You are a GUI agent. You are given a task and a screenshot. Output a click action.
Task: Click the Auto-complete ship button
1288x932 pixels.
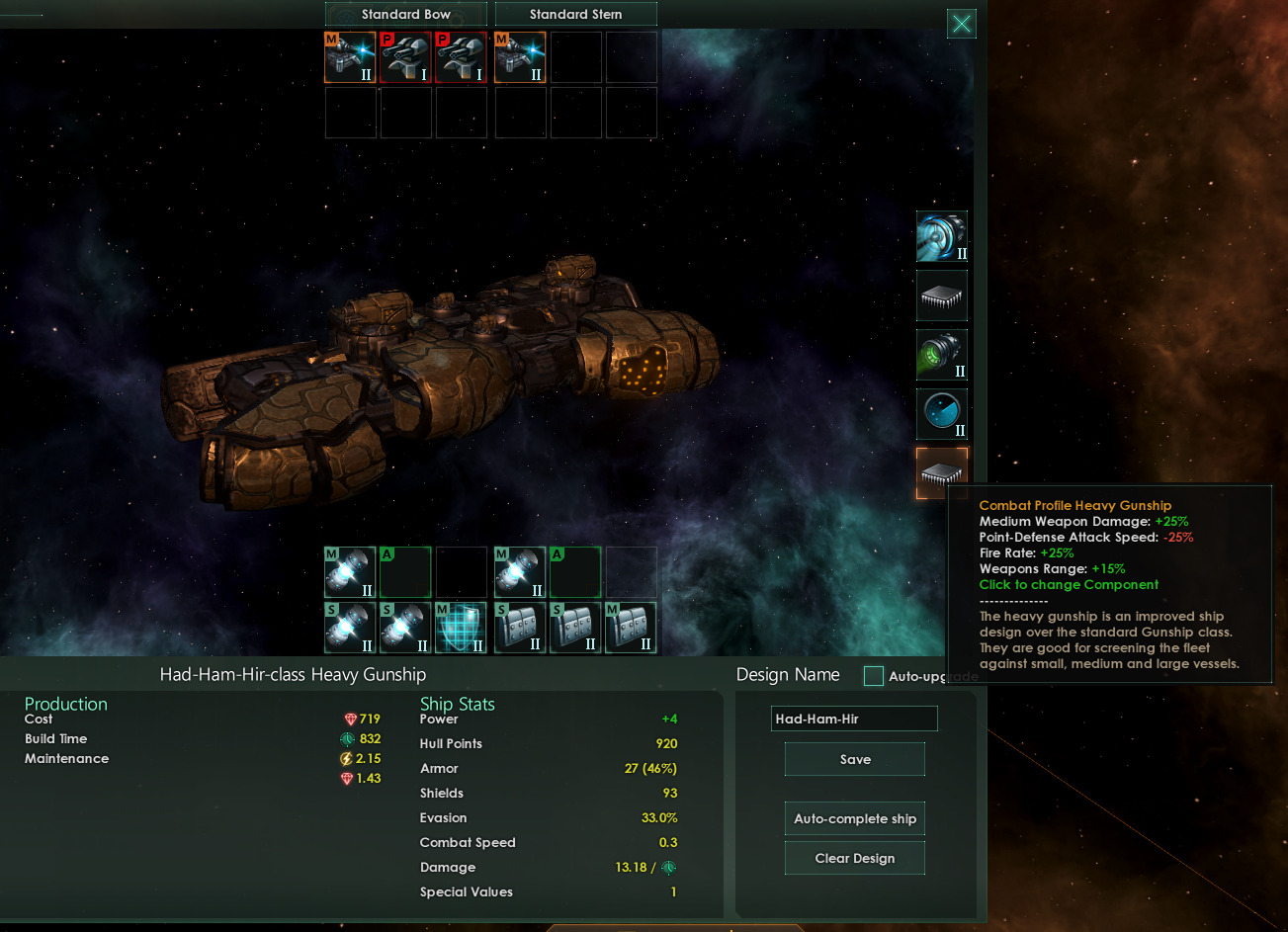(x=855, y=818)
